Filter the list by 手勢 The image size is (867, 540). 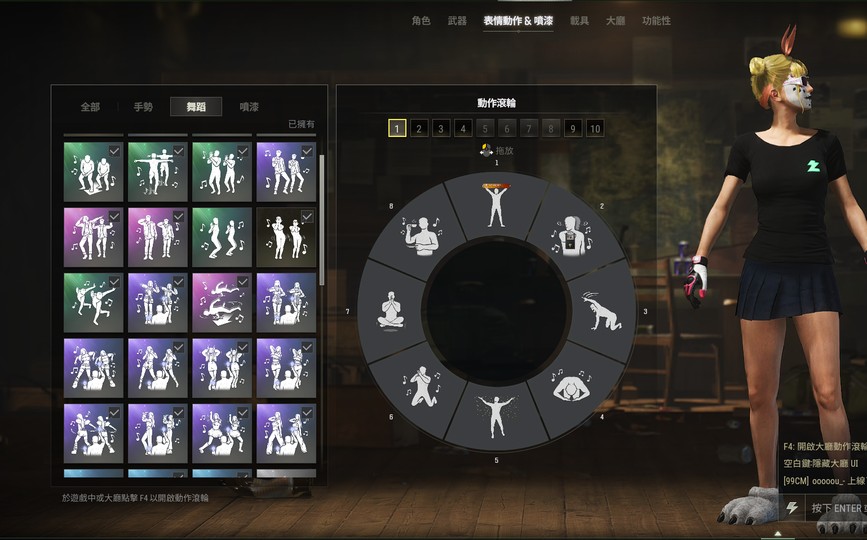[x=143, y=107]
